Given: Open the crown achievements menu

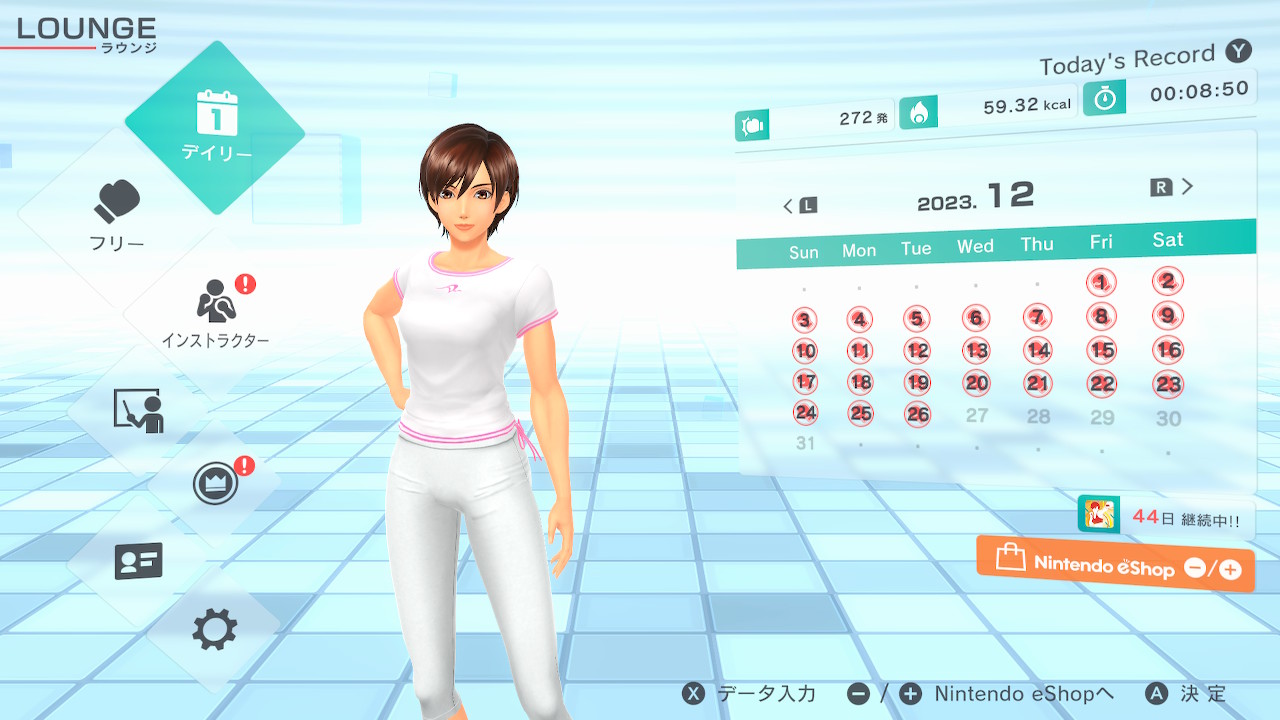Looking at the screenshot, I should tap(215, 485).
